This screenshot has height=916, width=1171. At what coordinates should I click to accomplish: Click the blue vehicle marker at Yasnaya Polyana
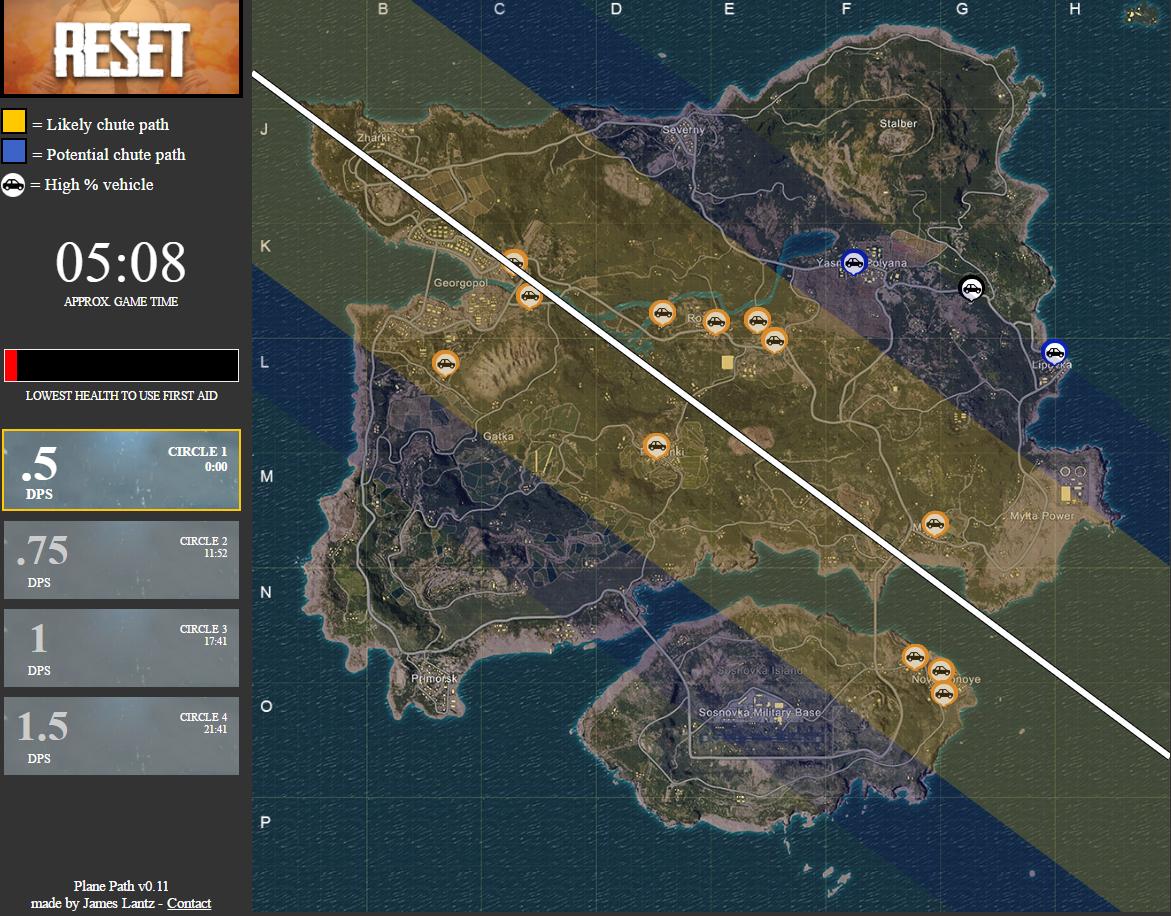853,262
